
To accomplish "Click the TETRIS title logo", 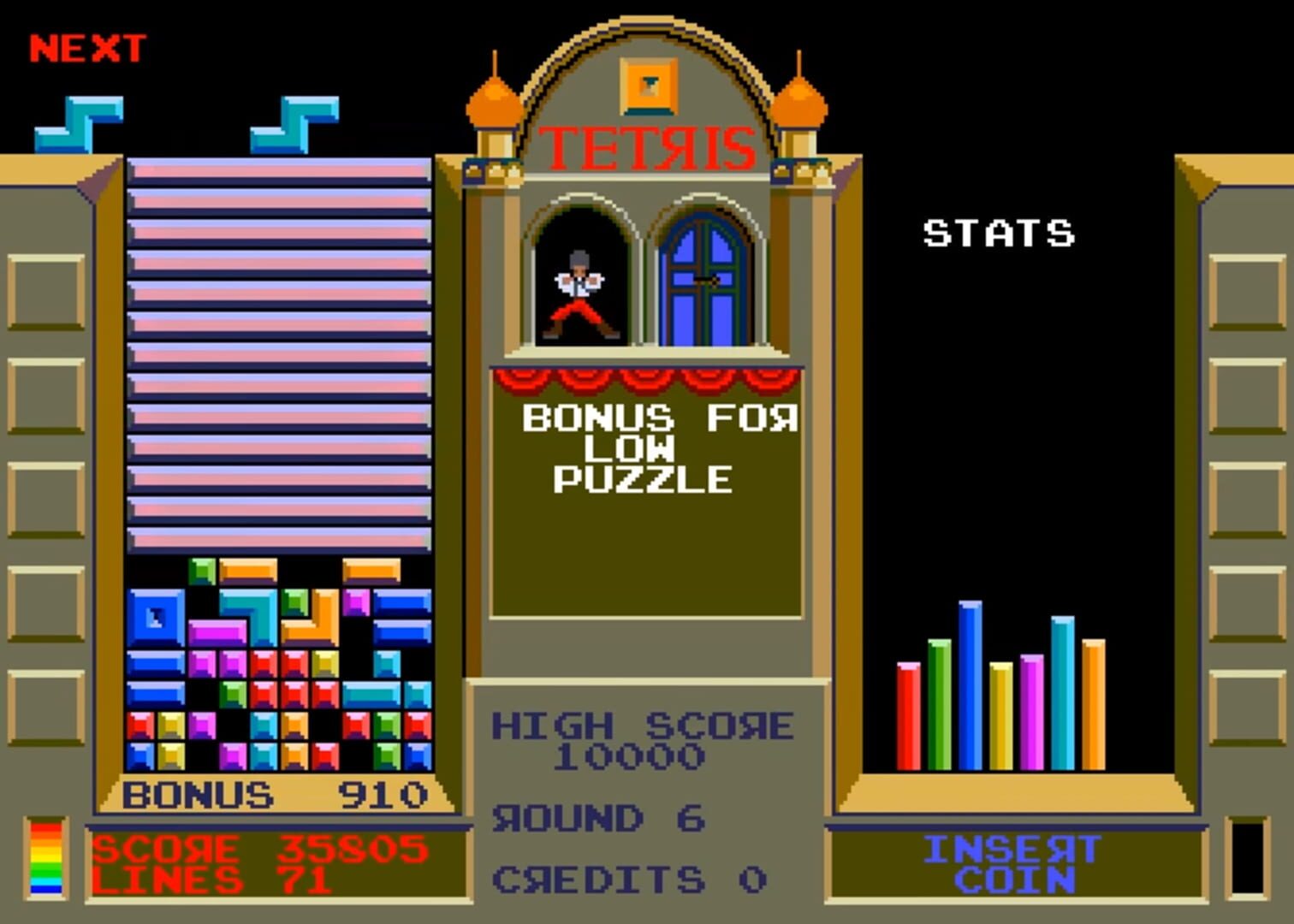I will 648,147.
